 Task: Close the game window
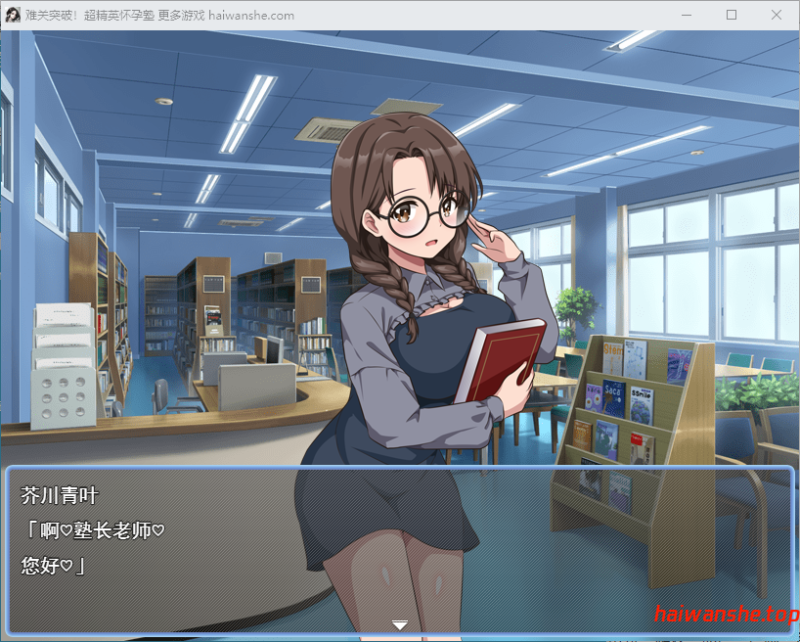coord(776,15)
